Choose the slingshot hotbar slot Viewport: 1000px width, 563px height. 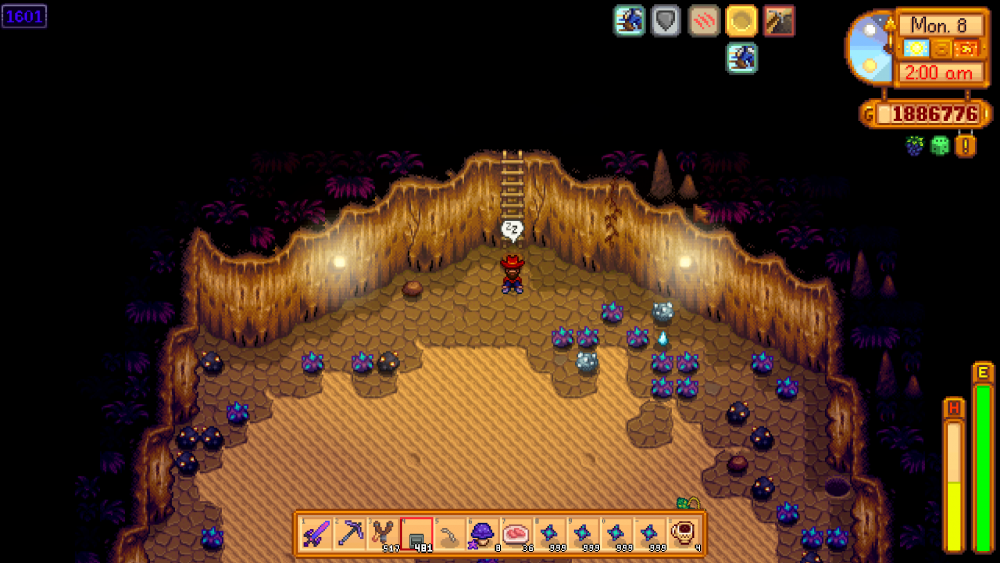383,533
